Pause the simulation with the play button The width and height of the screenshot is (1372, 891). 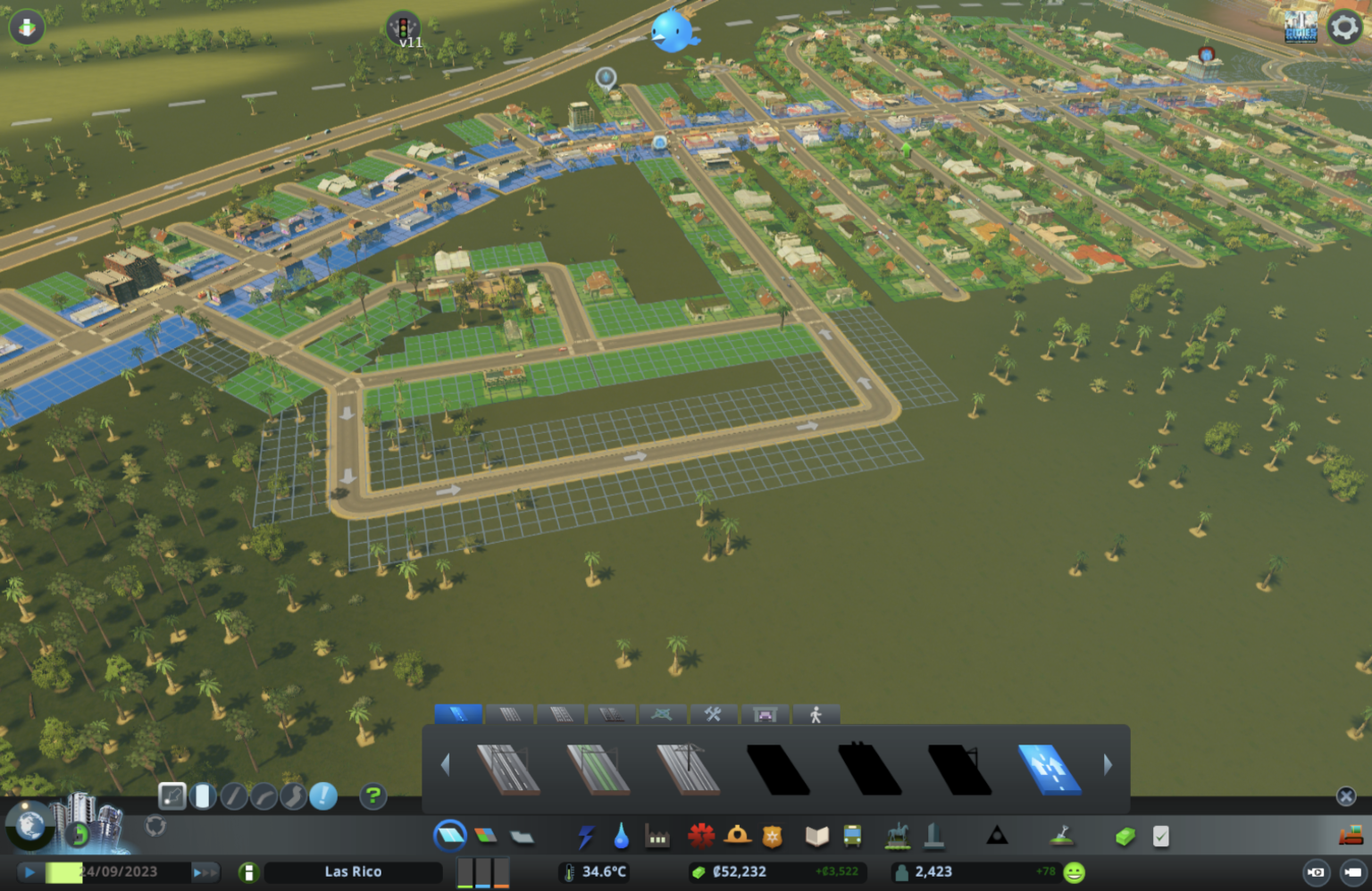(29, 872)
